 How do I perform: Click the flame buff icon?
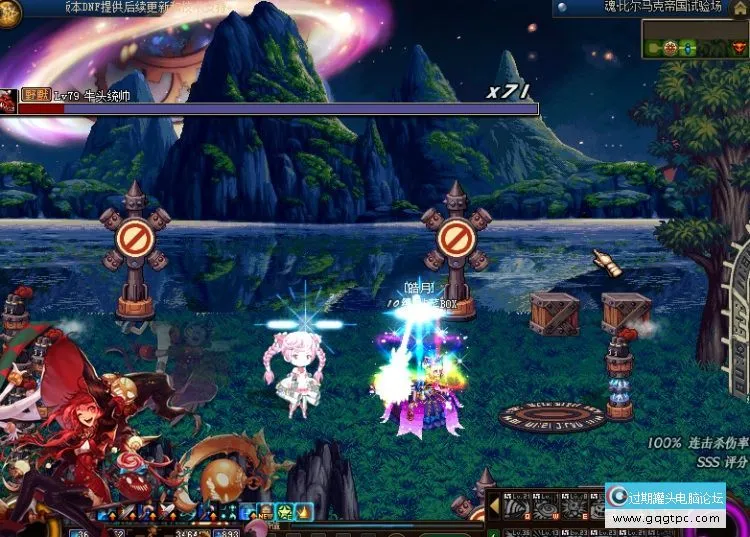(304, 512)
